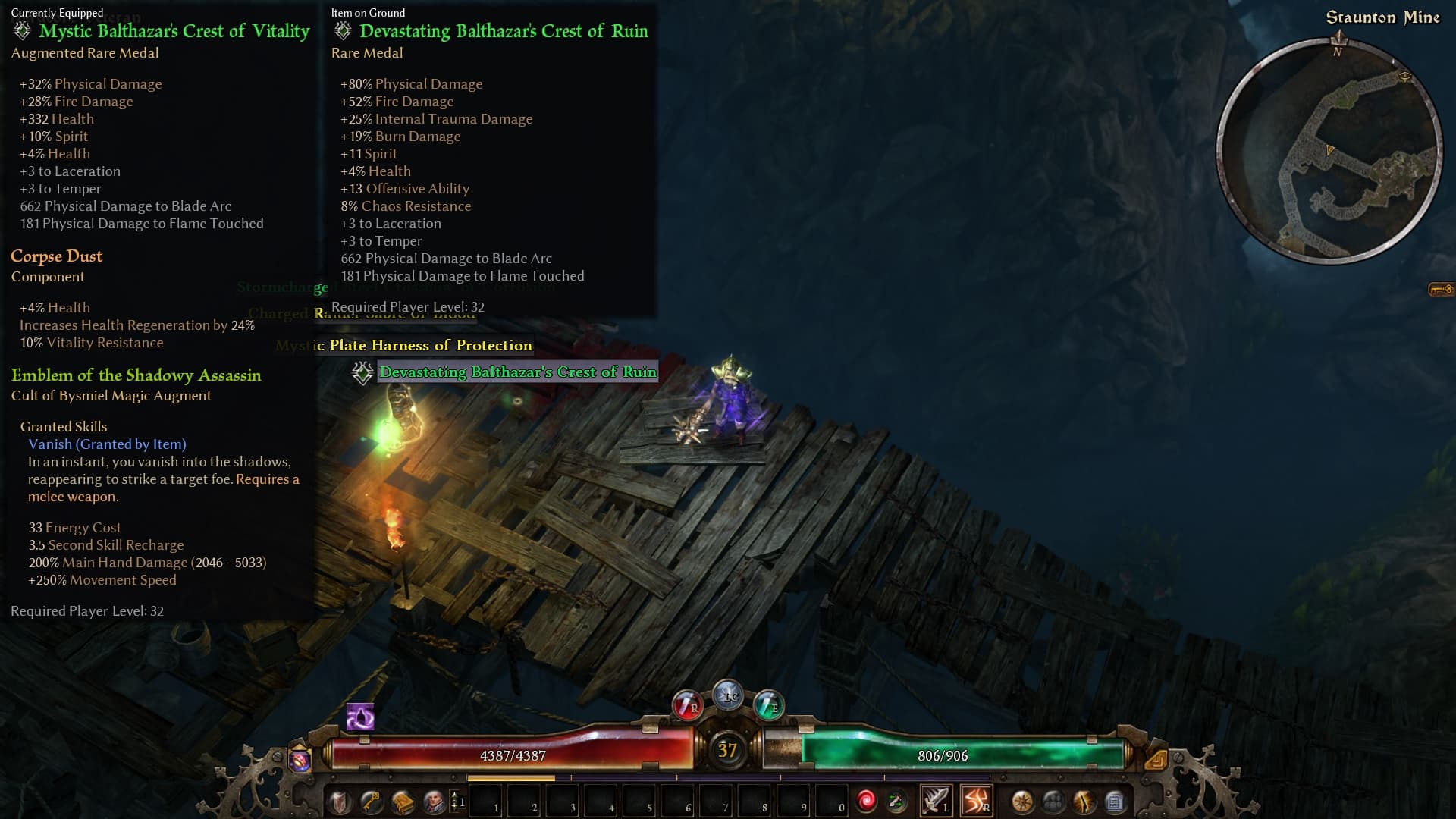The width and height of the screenshot is (1456, 819).
Task: Select the right-mouse orange slash skill
Action: pyautogui.click(x=976, y=800)
